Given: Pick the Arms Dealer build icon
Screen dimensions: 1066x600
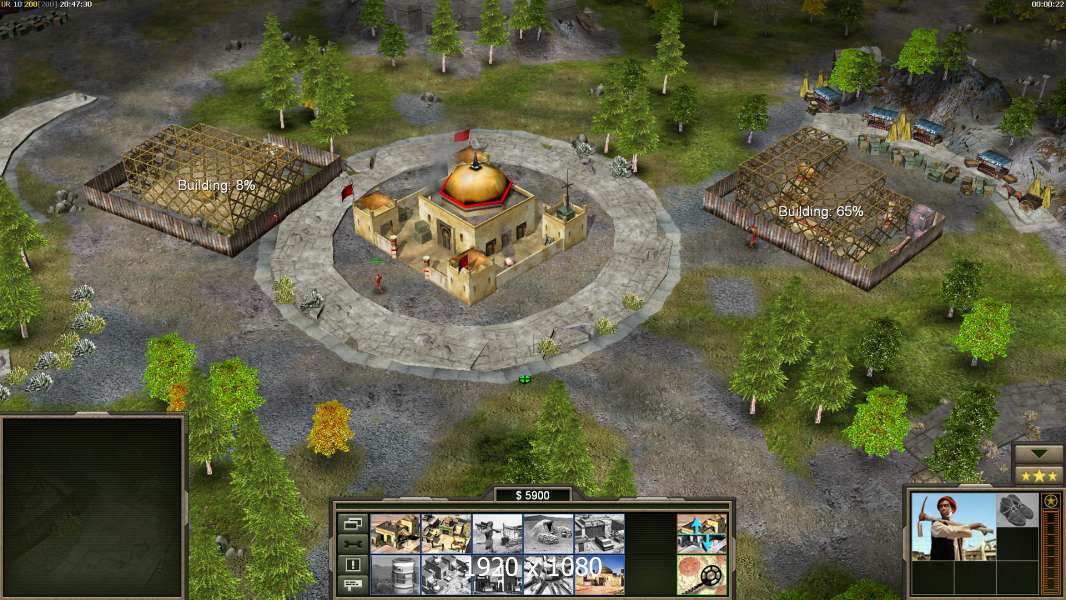Looking at the screenshot, I should [x=599, y=533].
